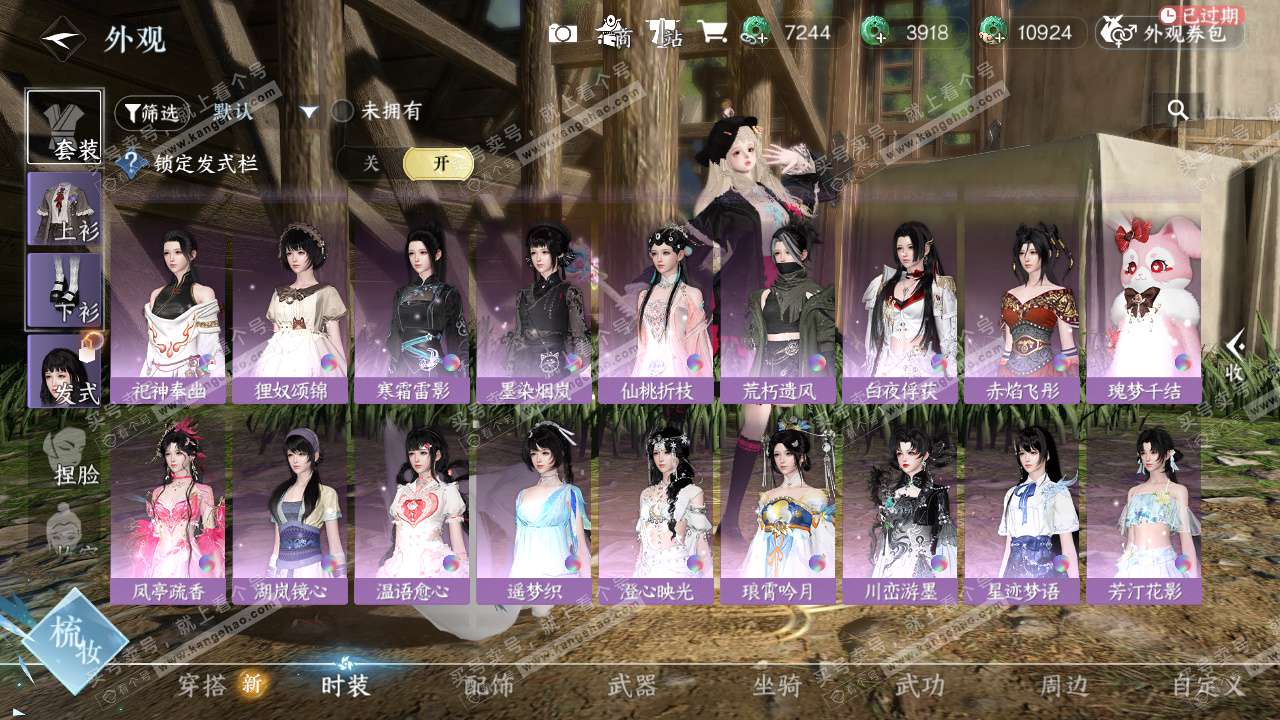Expand the 默认 sort dropdown
This screenshot has width=1280, height=720.
309,112
